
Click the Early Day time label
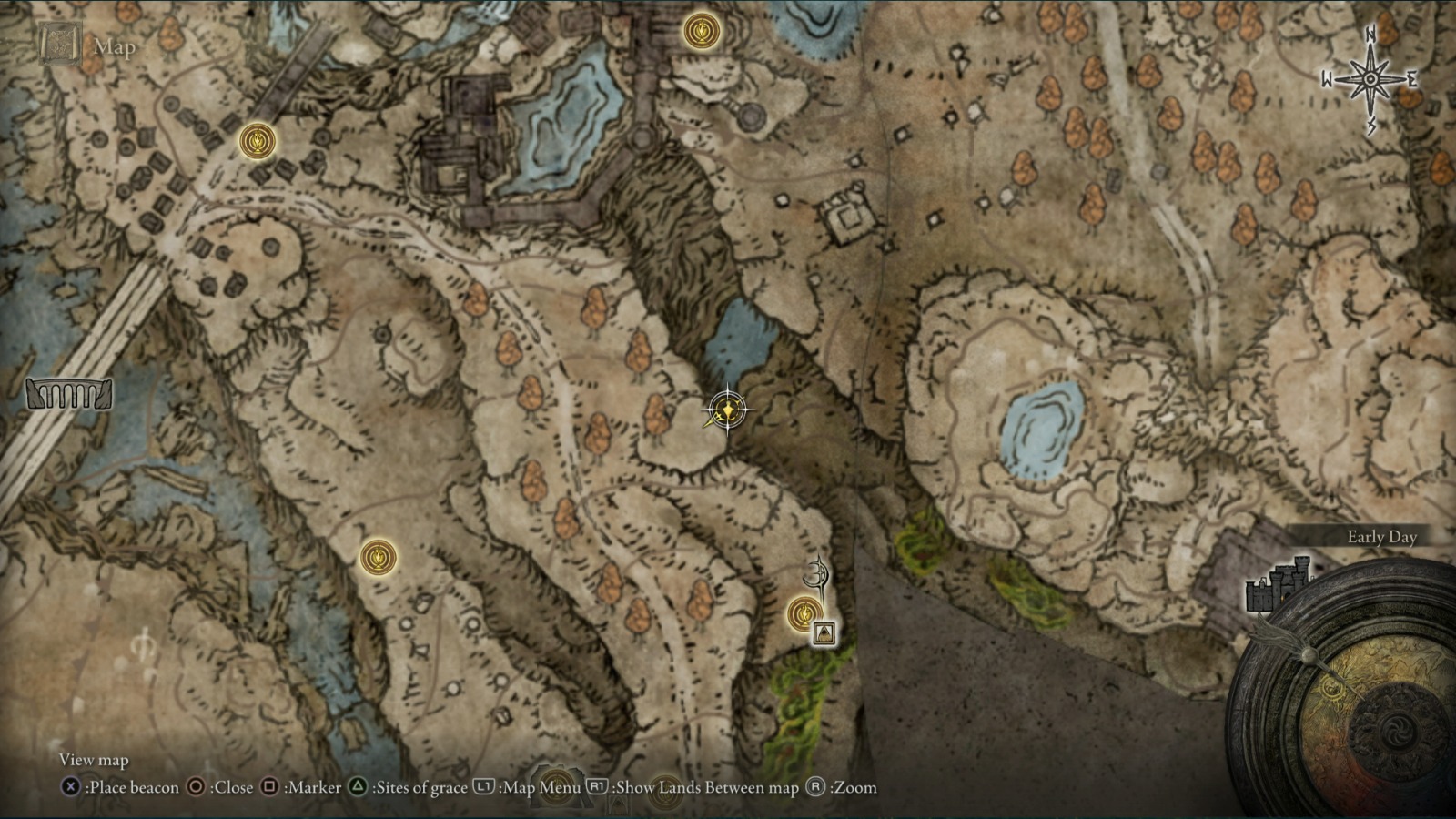(x=1381, y=538)
